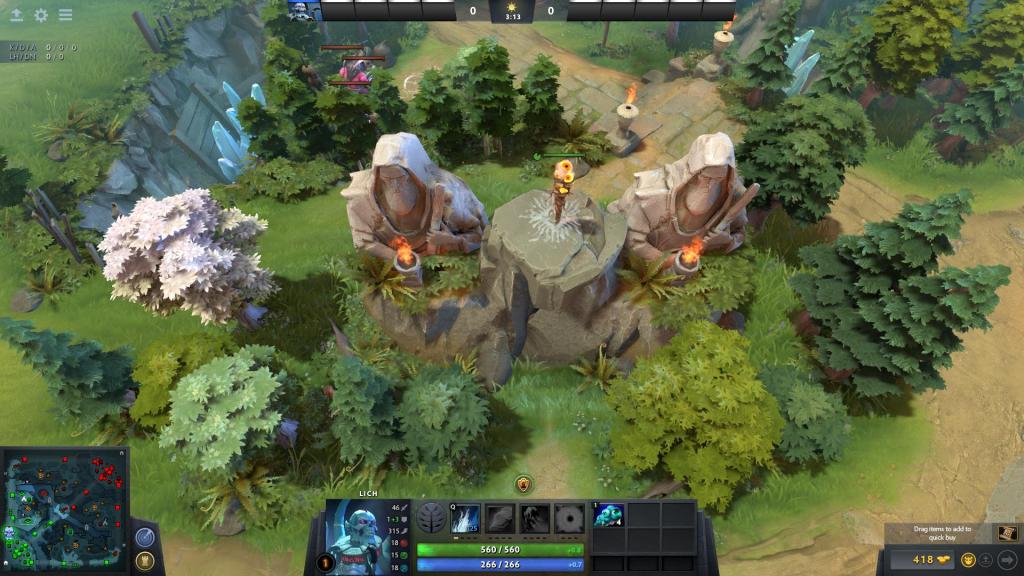Click the courier deliver items arrow
The image size is (1024, 576).
pyautogui.click(x=1007, y=560)
